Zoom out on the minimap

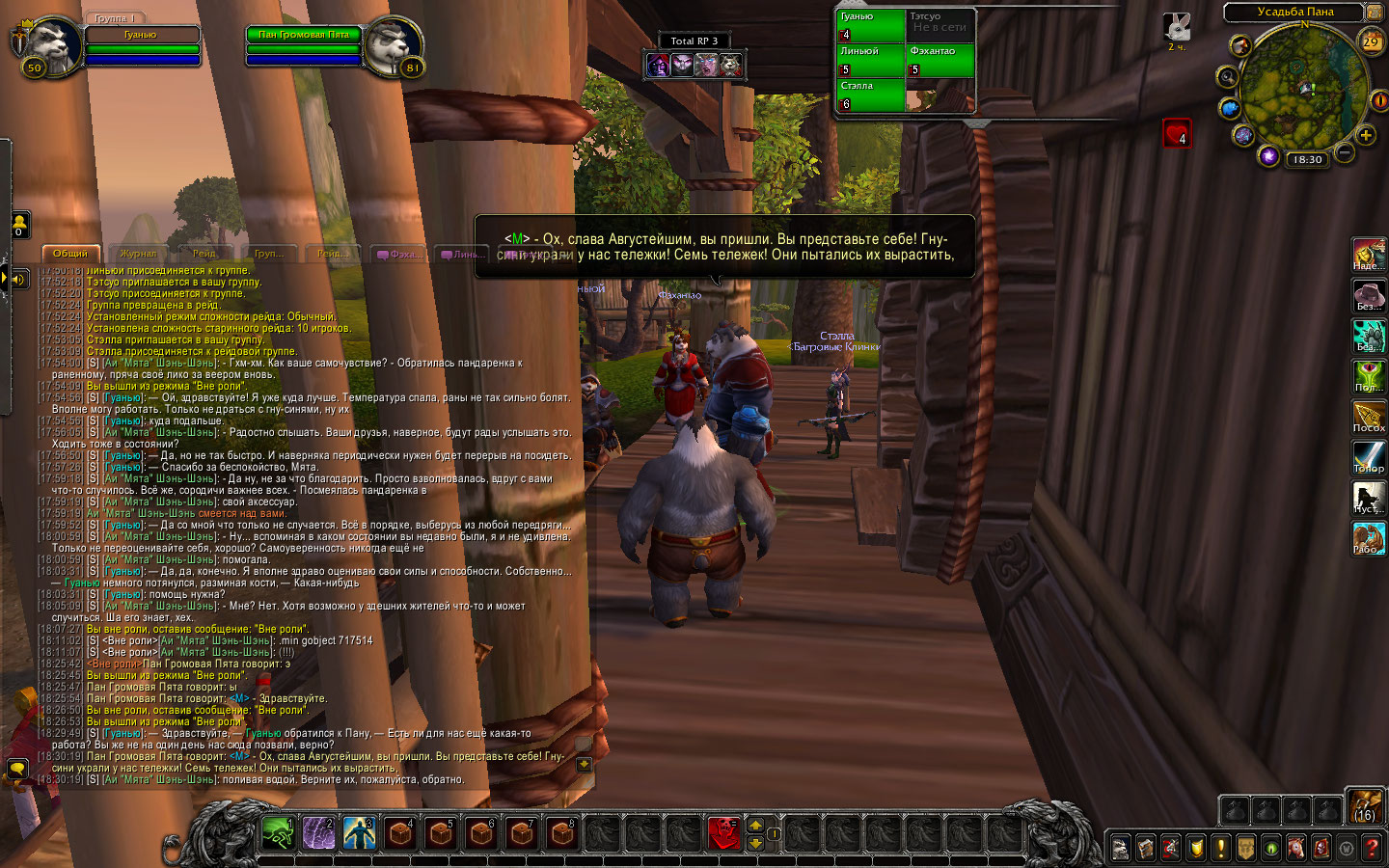1345,152
